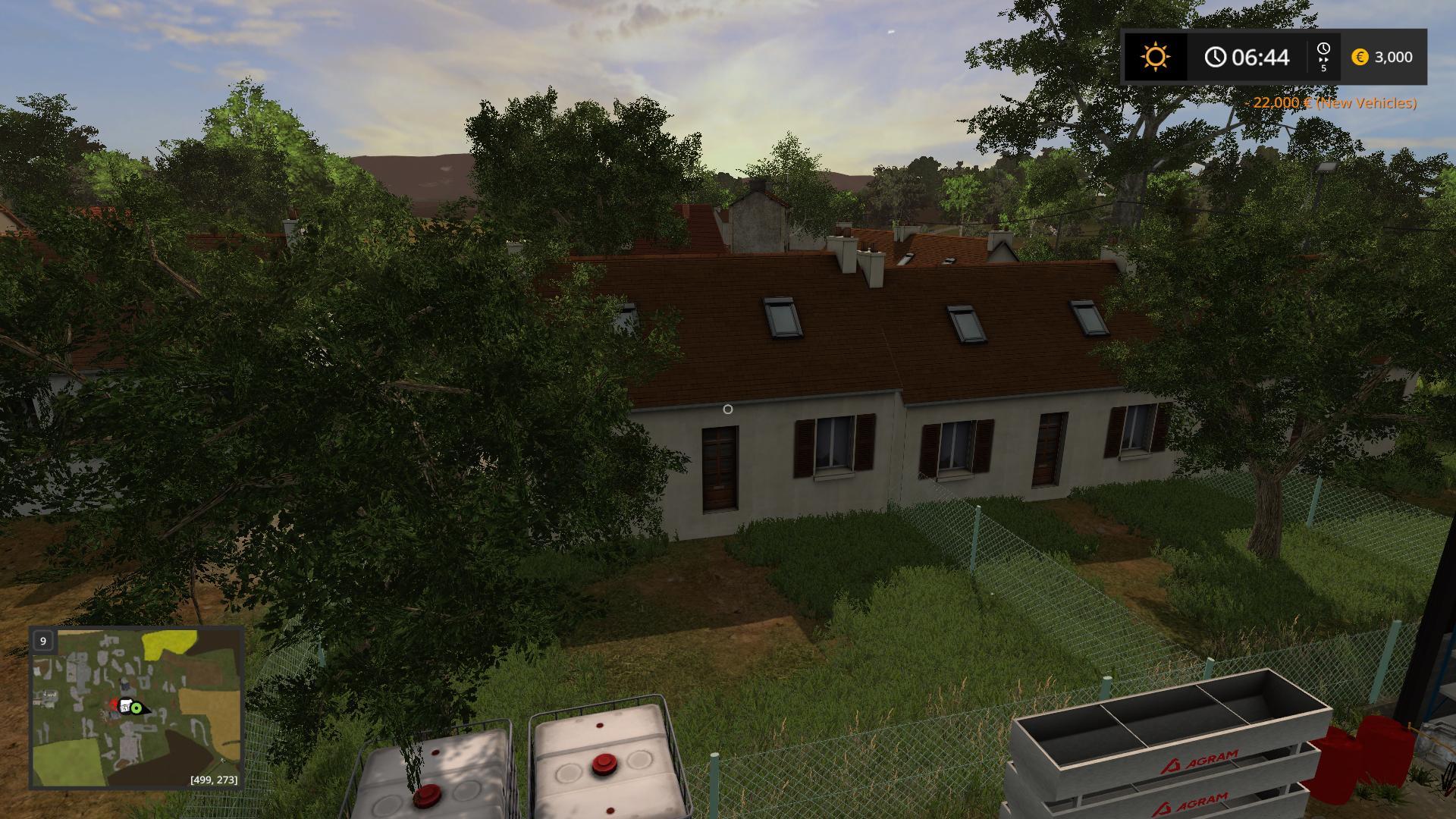Click the weather sun icon in the HUD

click(x=1154, y=58)
